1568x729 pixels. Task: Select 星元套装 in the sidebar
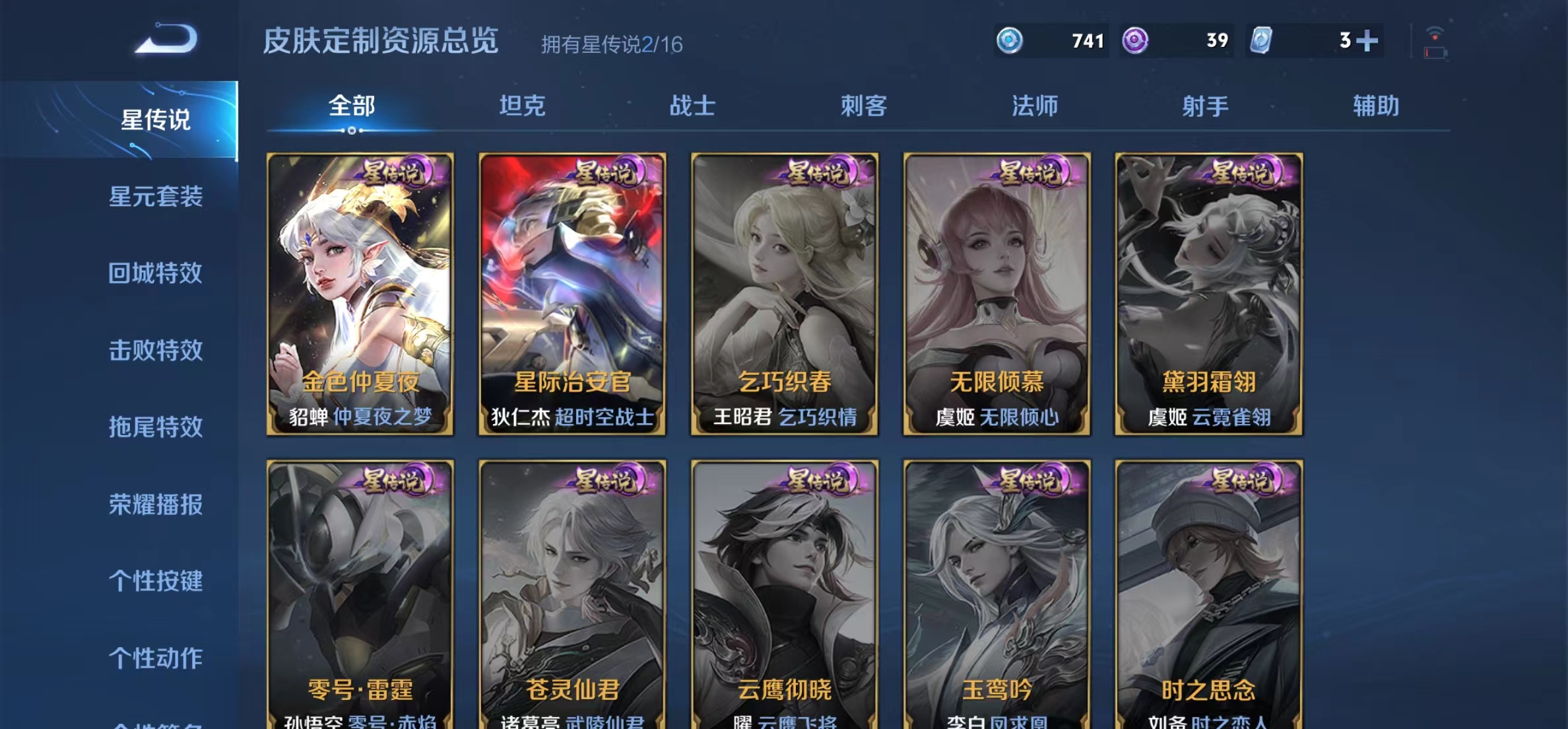point(156,197)
